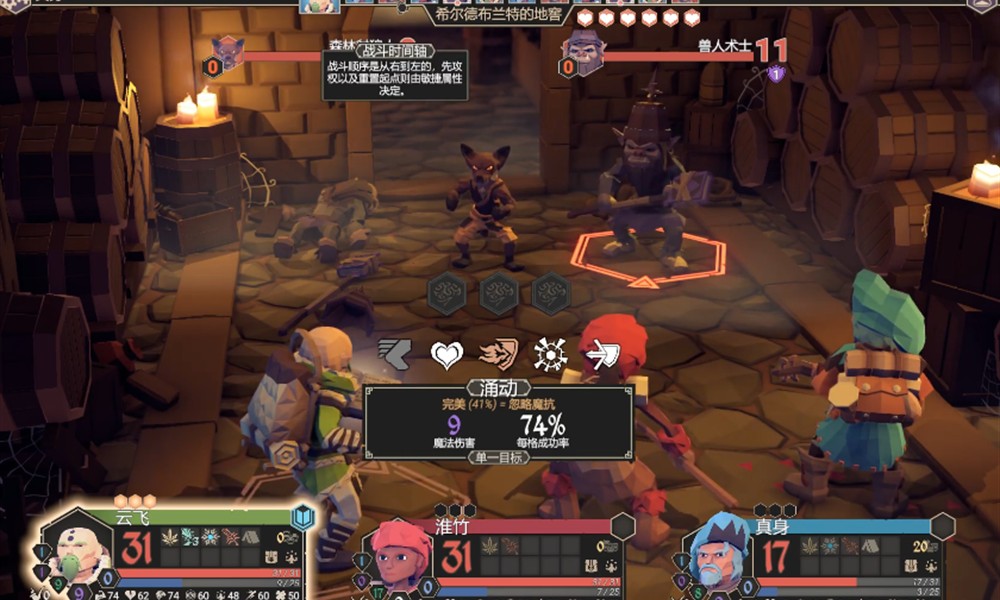Choose the flee arrow combat action
Viewport: 1000px width, 600px height.
coord(393,354)
